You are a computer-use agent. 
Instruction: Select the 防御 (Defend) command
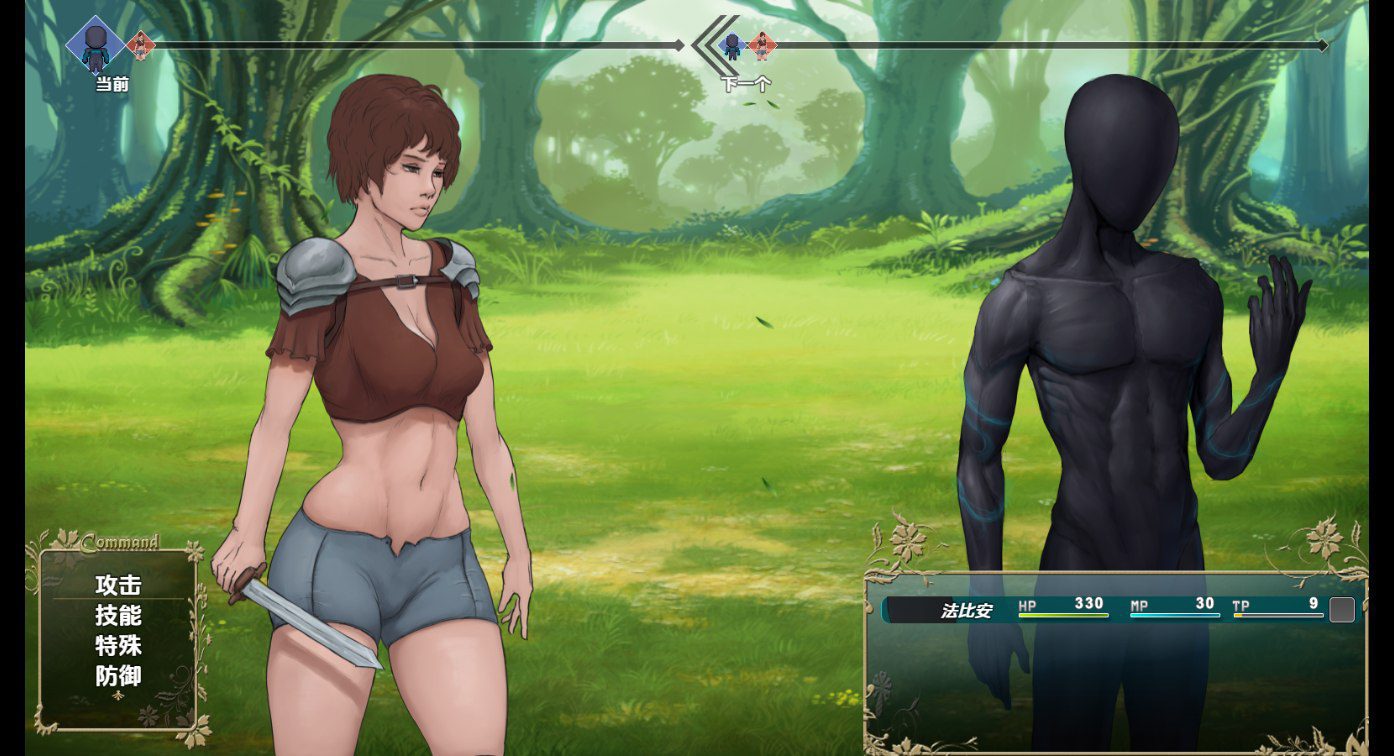(118, 676)
